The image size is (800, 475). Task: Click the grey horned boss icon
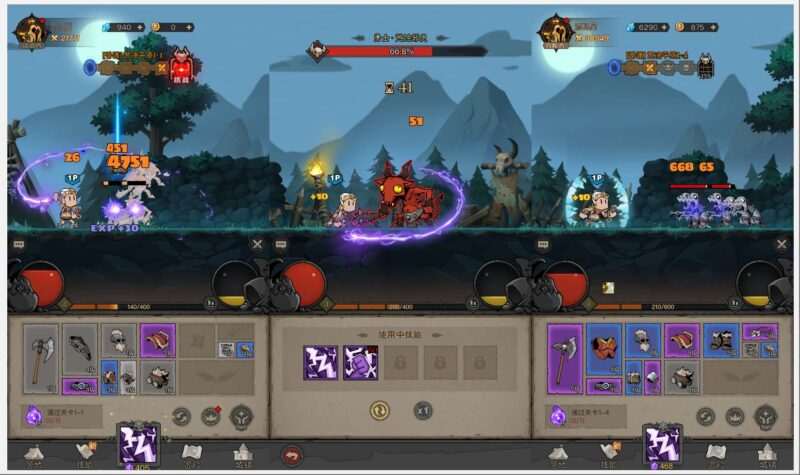tap(705, 67)
